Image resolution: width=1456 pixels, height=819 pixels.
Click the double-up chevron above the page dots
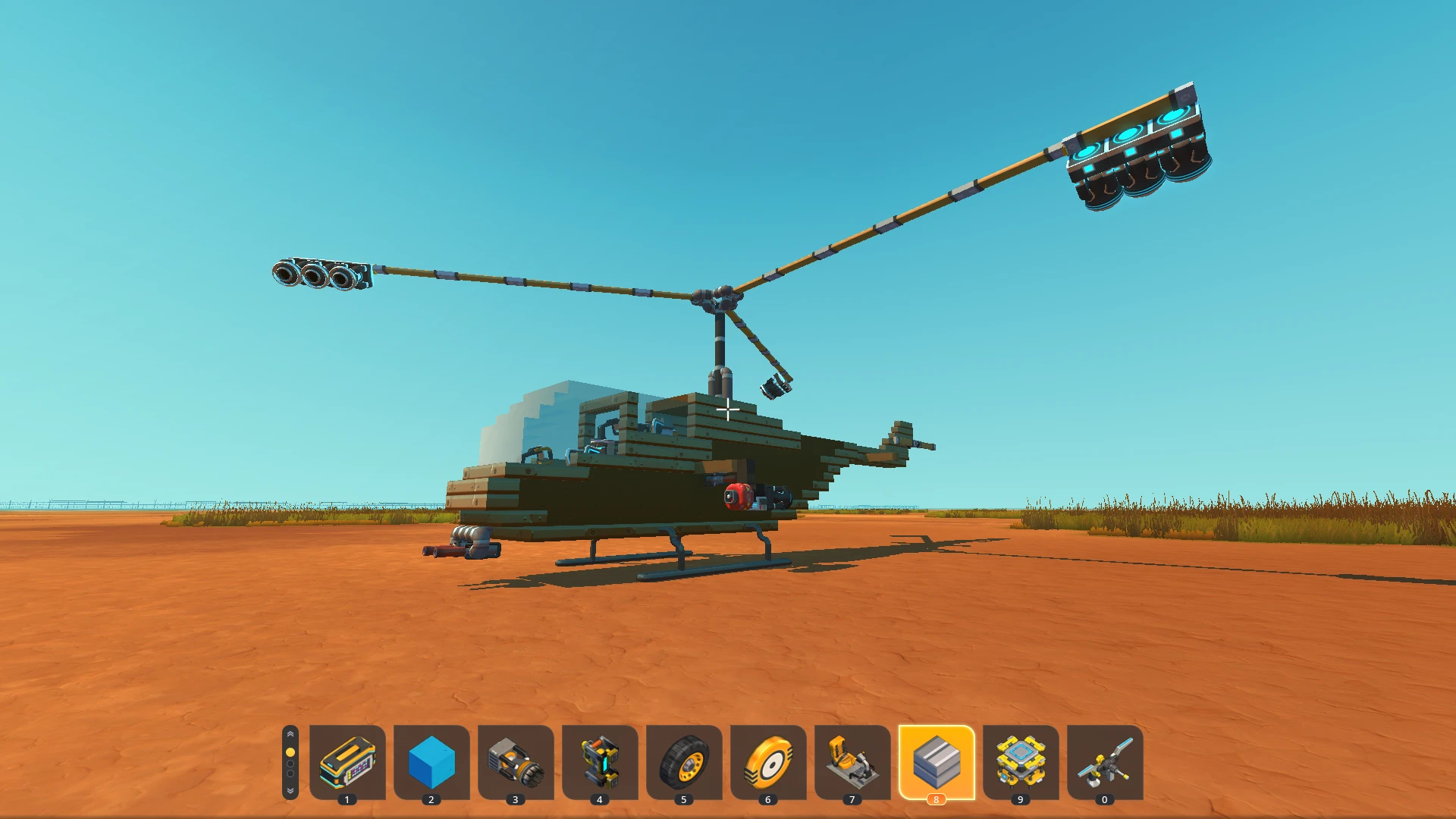coord(291,734)
